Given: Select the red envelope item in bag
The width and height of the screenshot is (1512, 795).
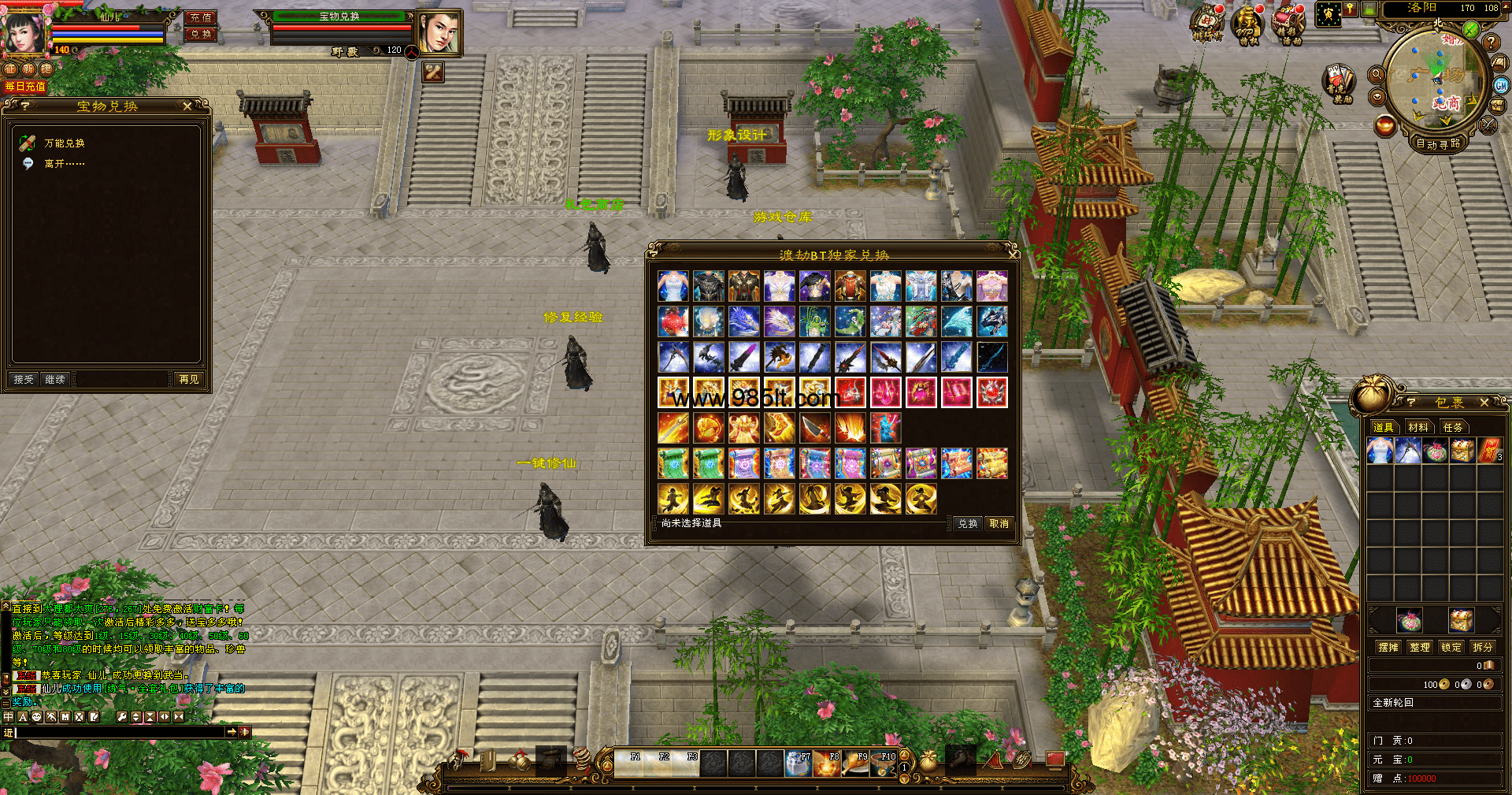Looking at the screenshot, I should (x=1489, y=451).
